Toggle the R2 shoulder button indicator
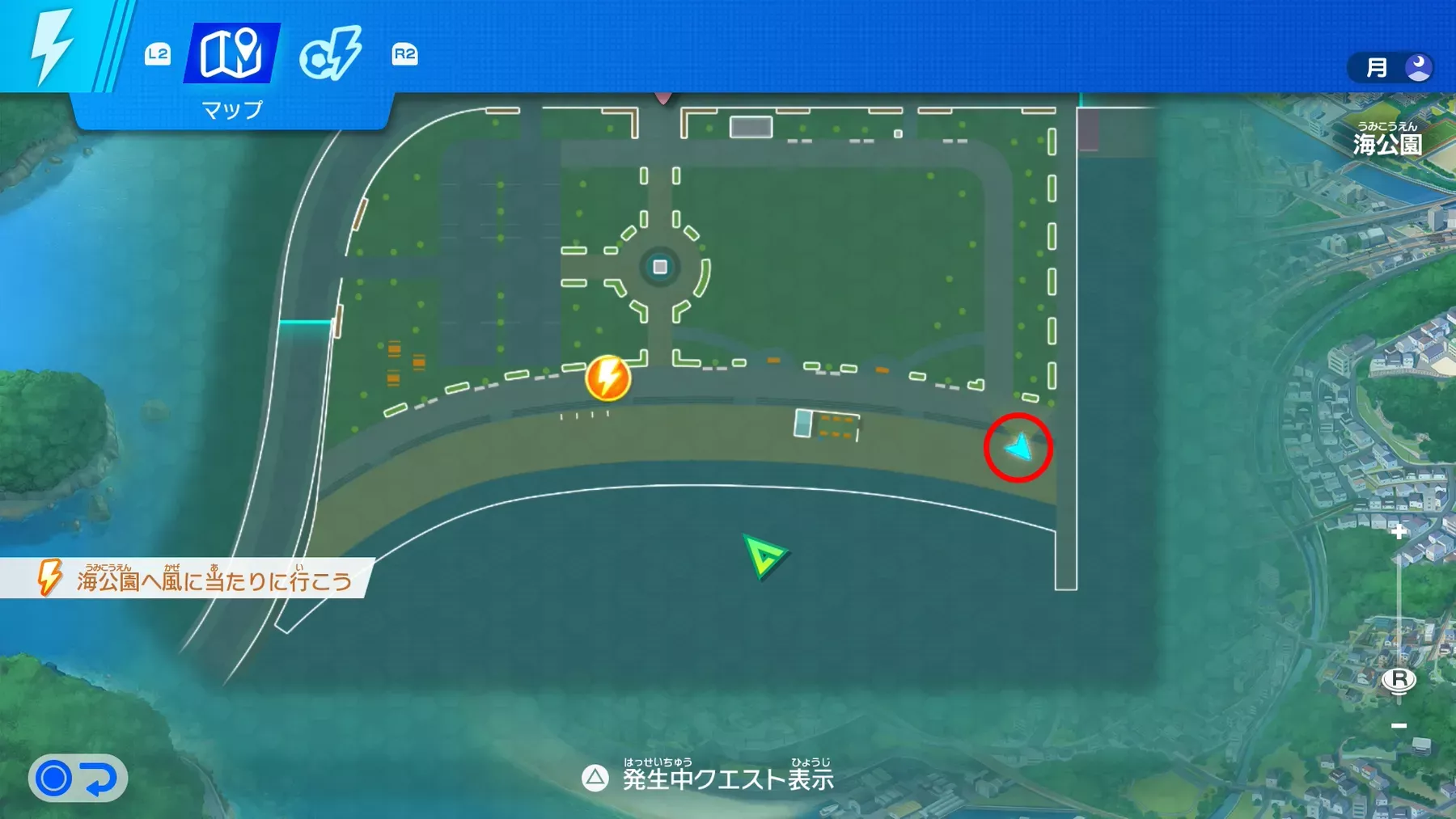 [x=403, y=55]
